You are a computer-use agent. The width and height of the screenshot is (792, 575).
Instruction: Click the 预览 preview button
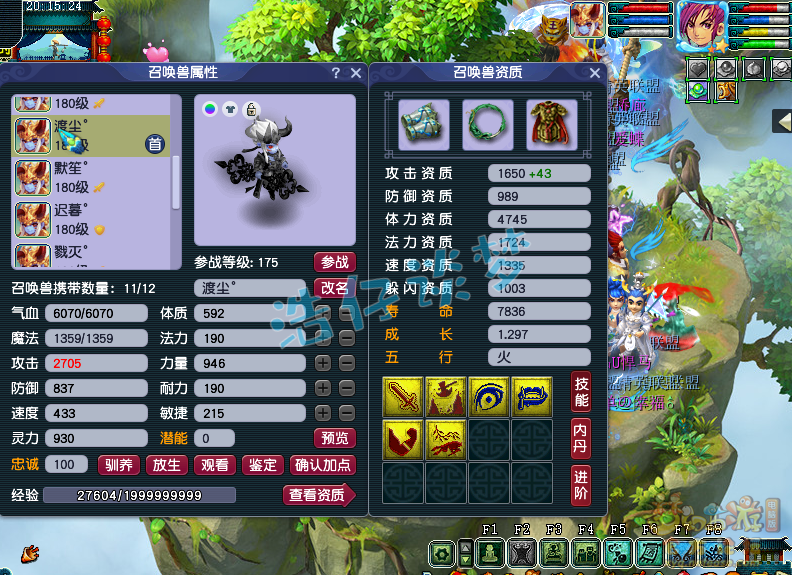point(334,438)
